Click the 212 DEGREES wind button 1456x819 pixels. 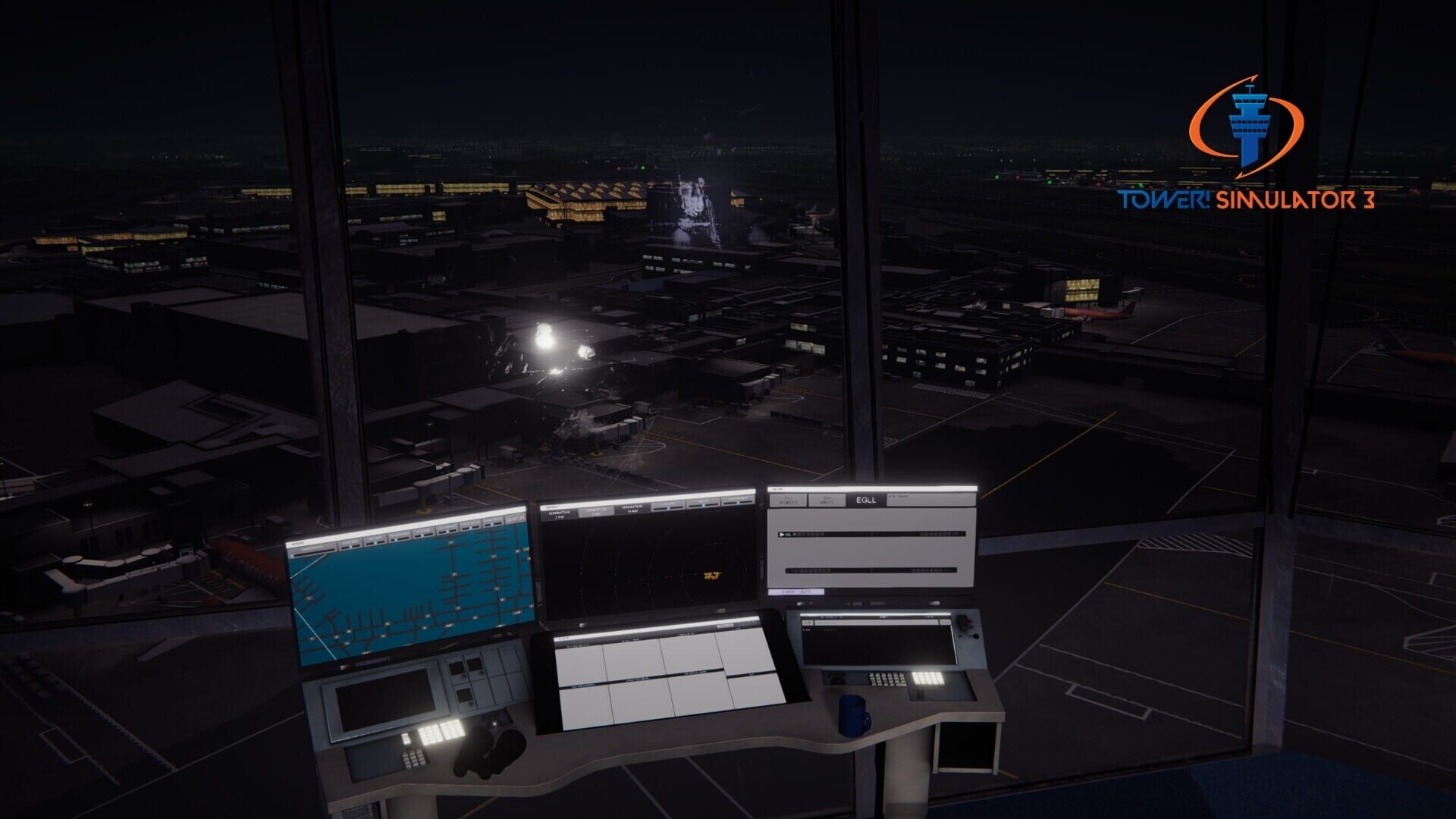coord(789,500)
